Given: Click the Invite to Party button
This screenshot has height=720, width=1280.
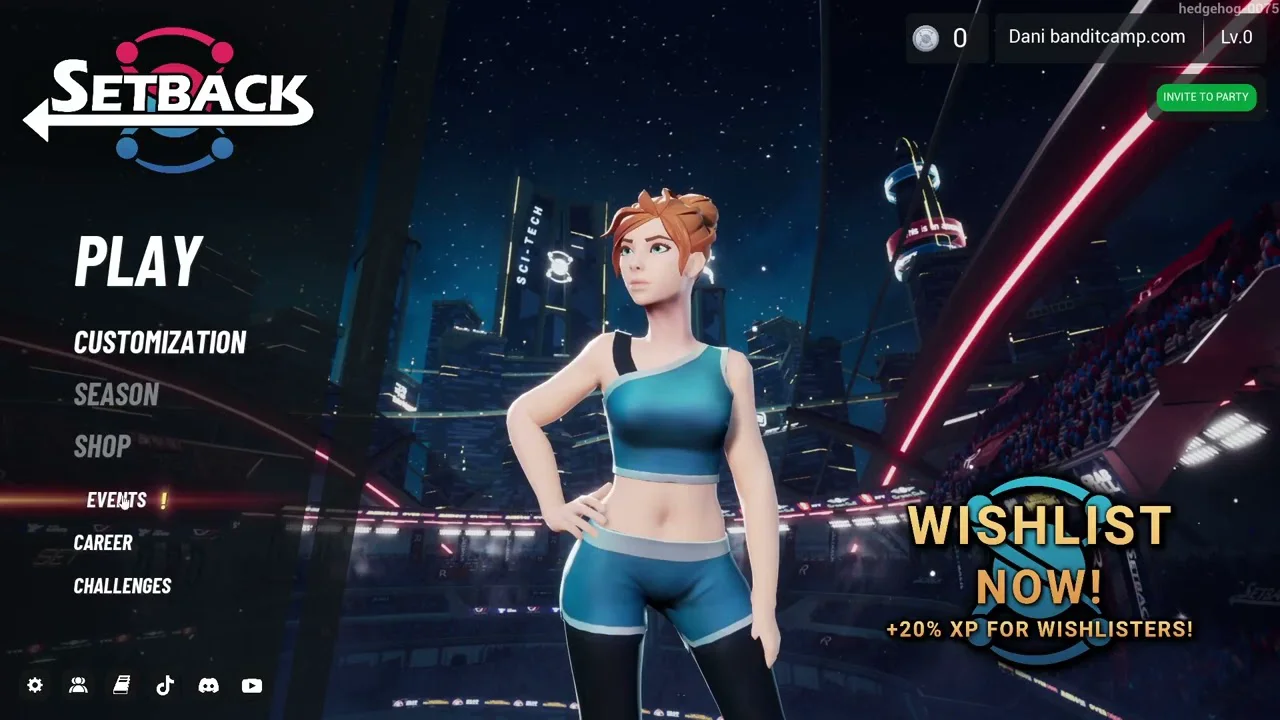Looking at the screenshot, I should point(1205,97).
